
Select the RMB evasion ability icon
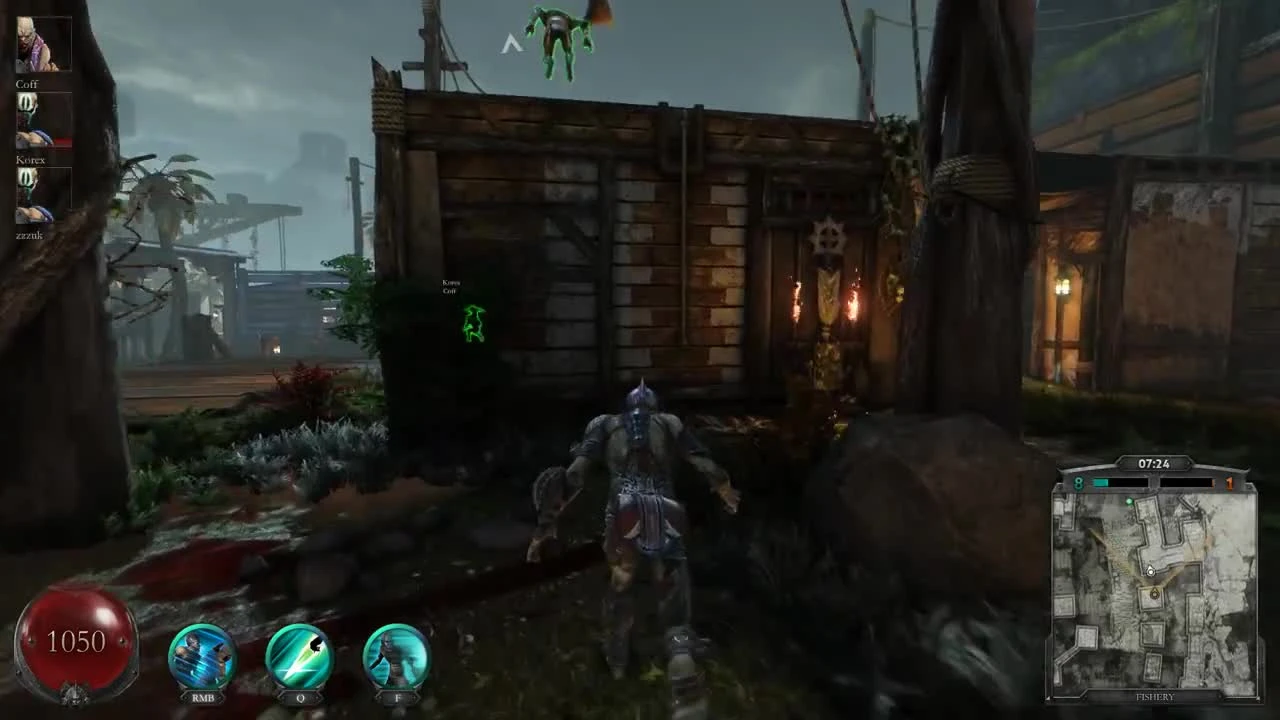[201, 655]
